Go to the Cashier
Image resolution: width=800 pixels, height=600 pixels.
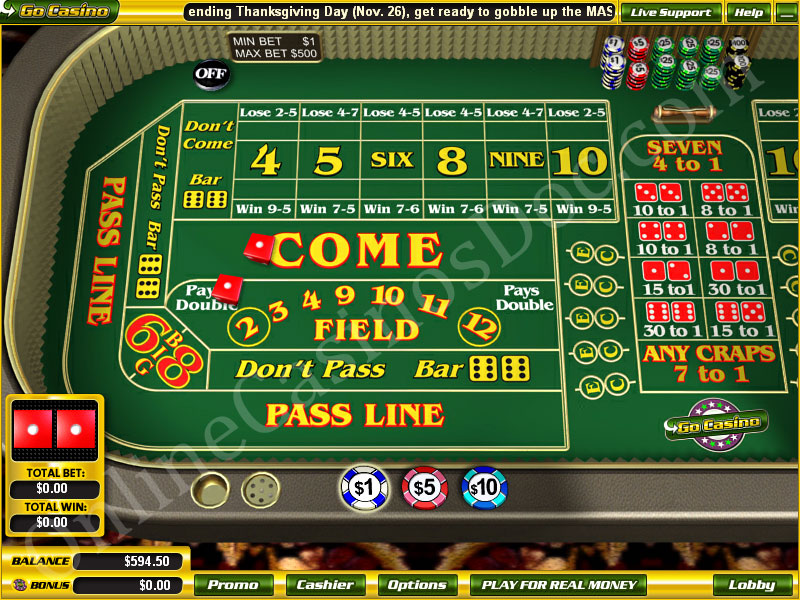point(325,585)
